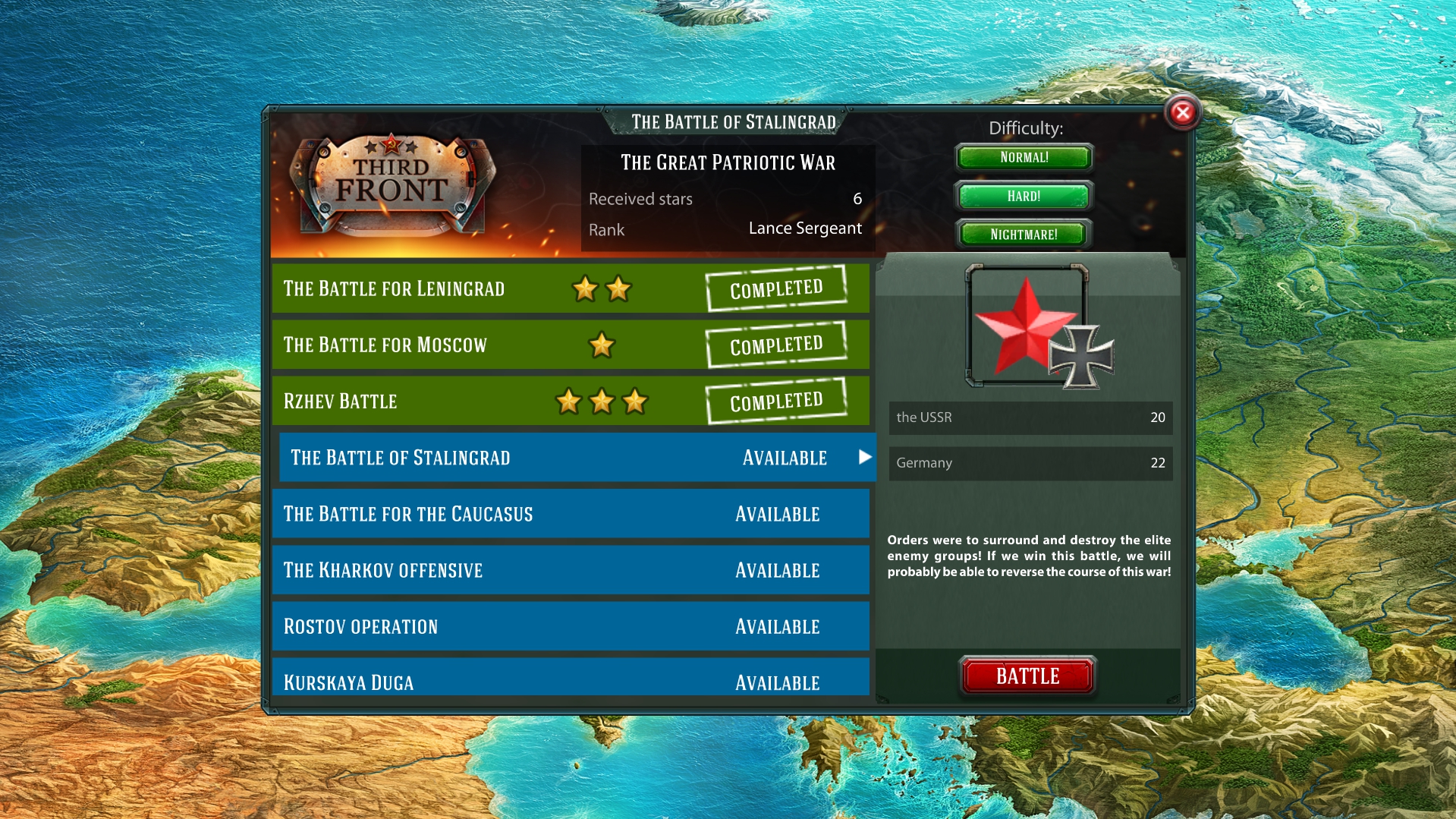This screenshot has height=819, width=1456.
Task: Click the Completed stamp on The Battle for Leningrad
Action: (x=775, y=287)
